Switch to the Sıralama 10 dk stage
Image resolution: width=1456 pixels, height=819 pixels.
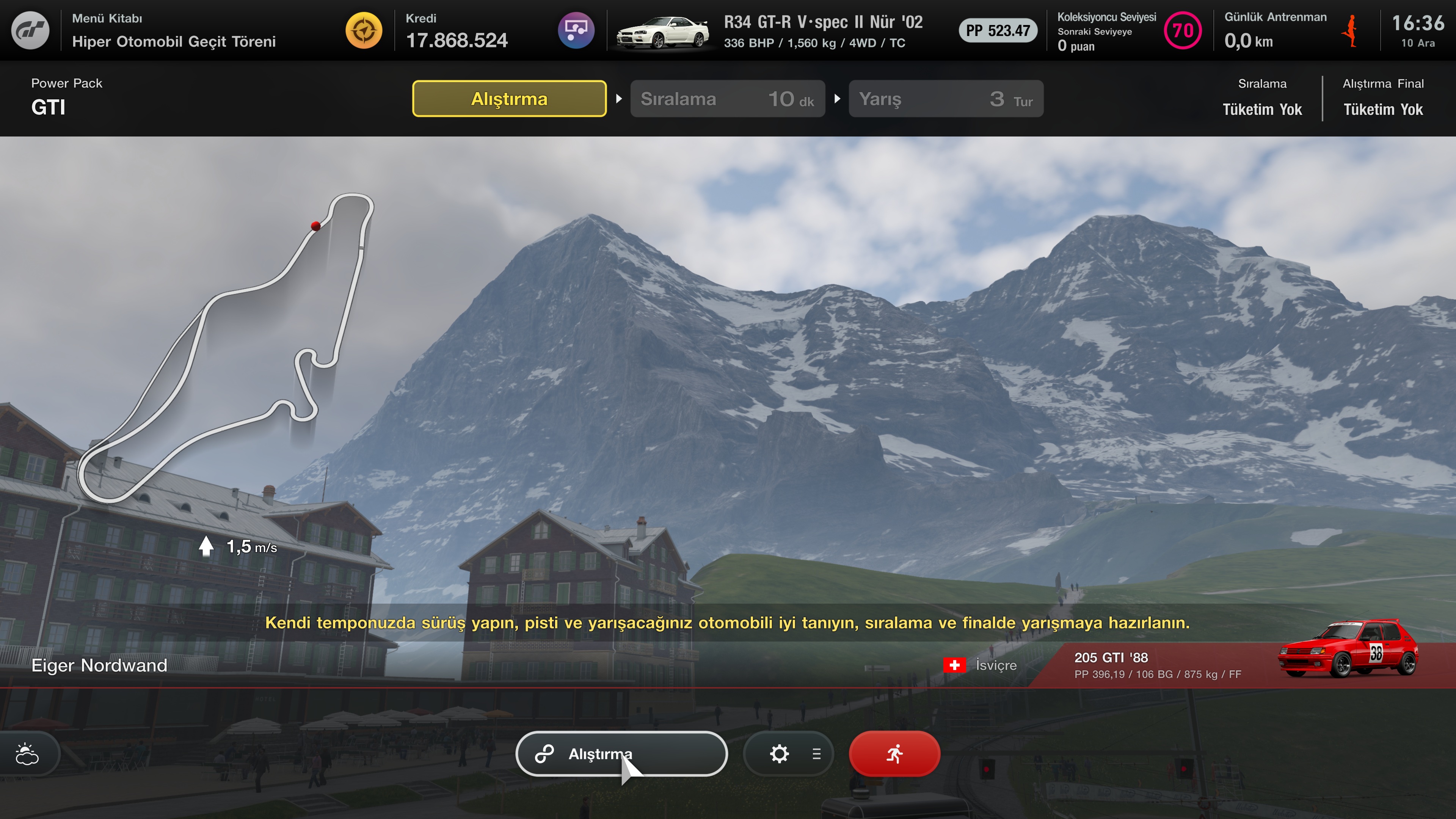[728, 99]
